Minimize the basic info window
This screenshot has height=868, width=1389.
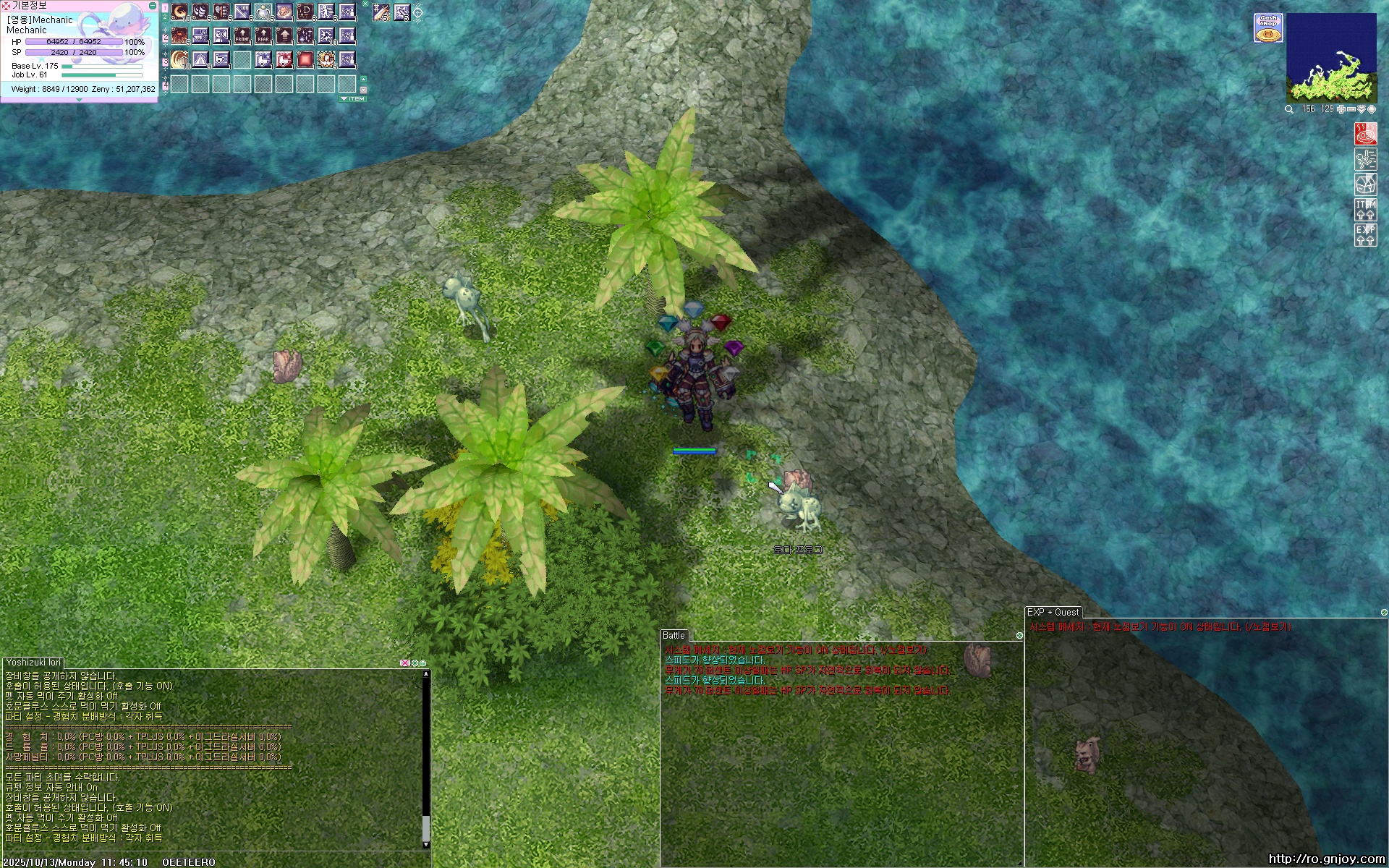click(x=152, y=6)
